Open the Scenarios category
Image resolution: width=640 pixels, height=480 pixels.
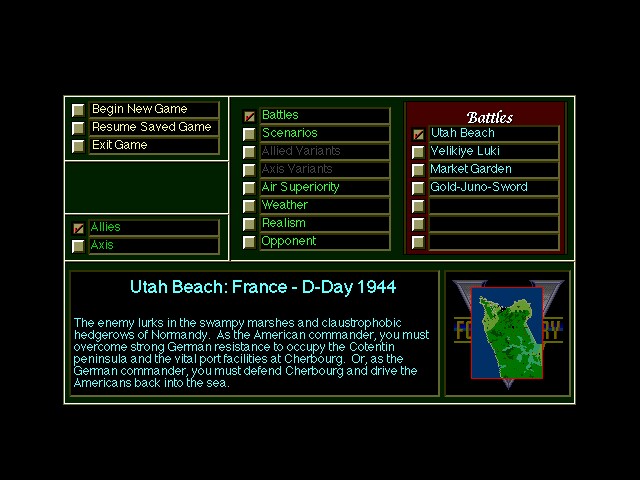click(x=323, y=133)
